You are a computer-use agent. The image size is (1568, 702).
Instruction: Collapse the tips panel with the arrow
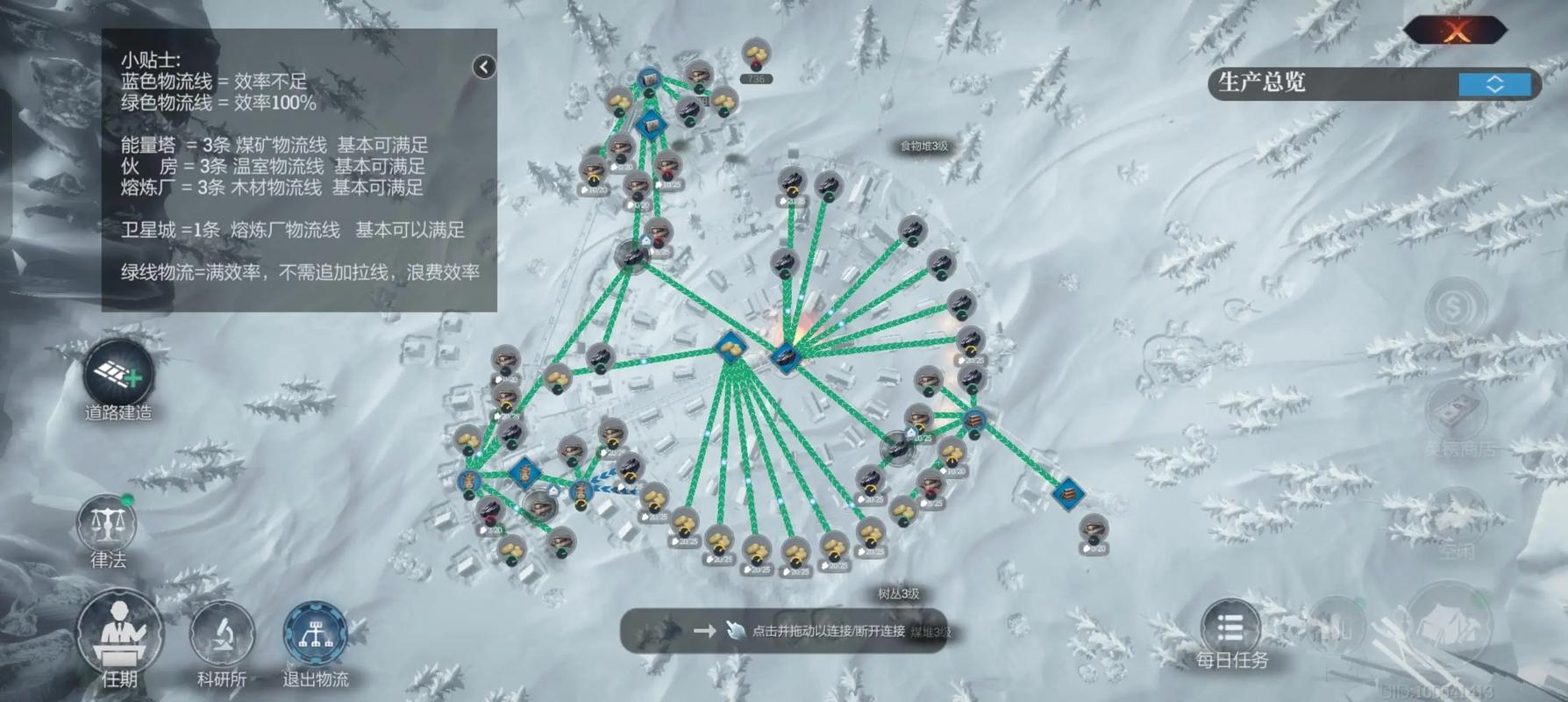click(484, 67)
